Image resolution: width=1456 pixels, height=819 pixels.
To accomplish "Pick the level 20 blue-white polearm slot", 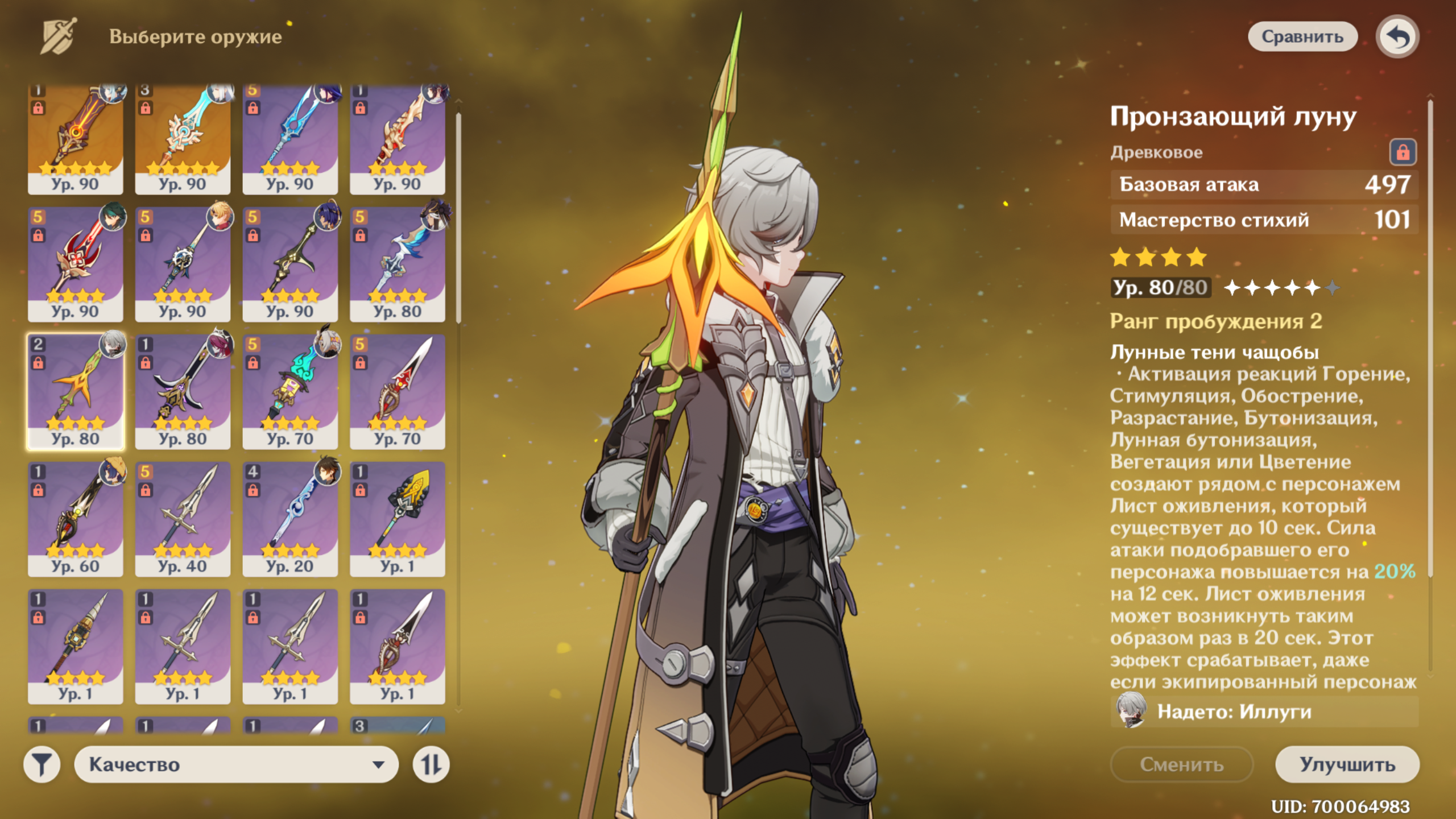I will [x=290, y=519].
